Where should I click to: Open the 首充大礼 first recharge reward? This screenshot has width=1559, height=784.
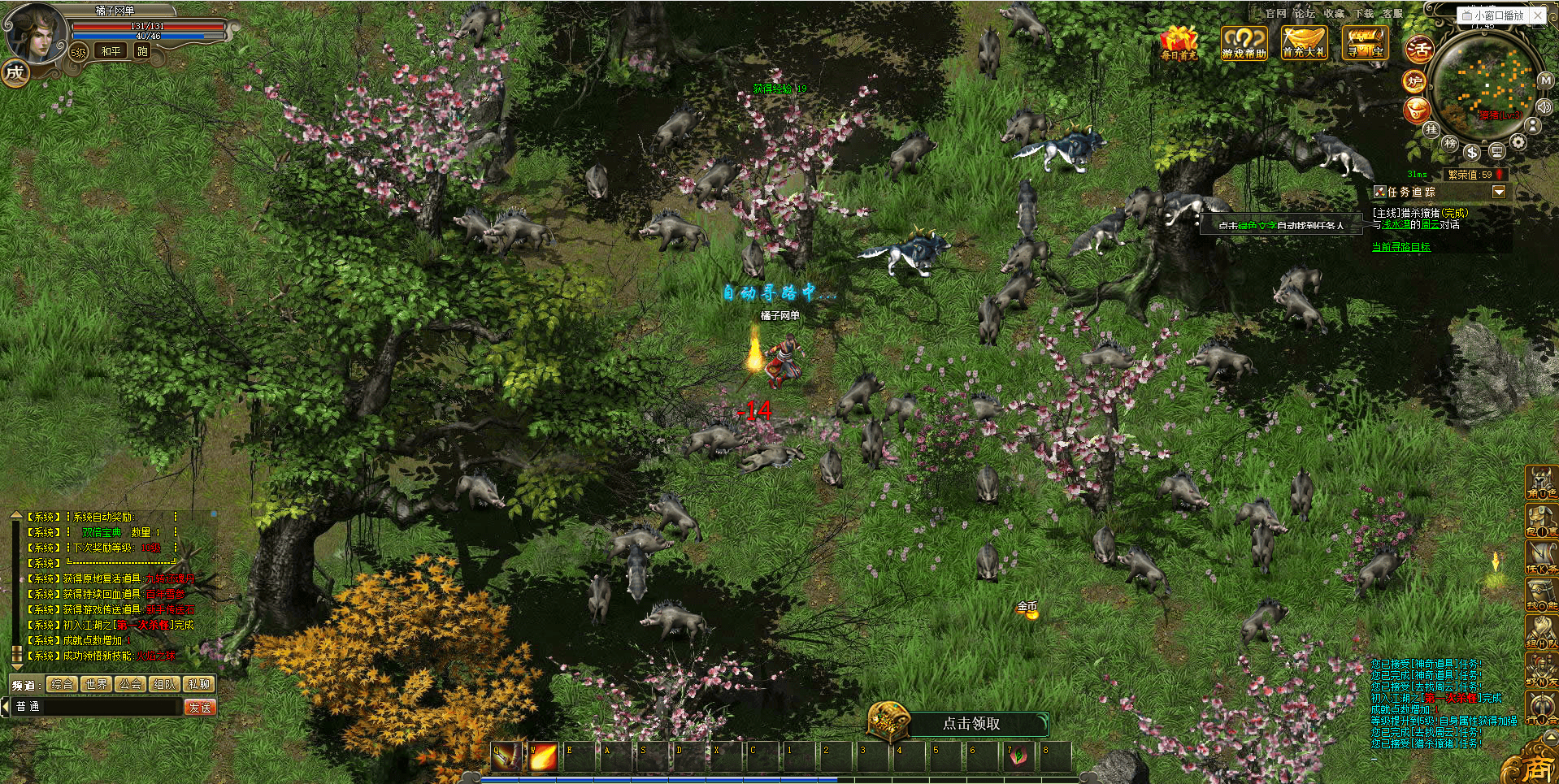point(1304,42)
